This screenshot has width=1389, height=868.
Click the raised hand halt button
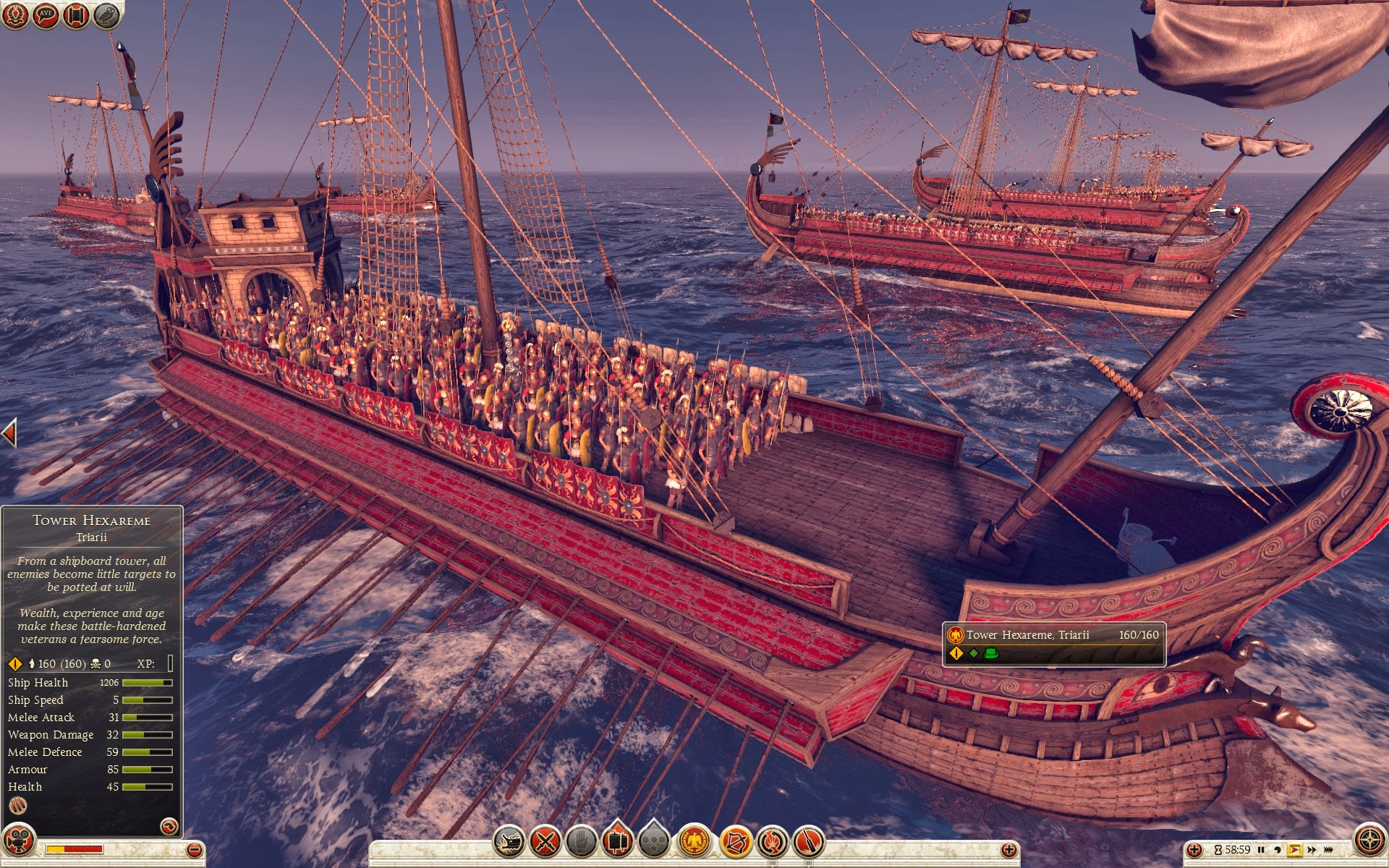point(581,842)
